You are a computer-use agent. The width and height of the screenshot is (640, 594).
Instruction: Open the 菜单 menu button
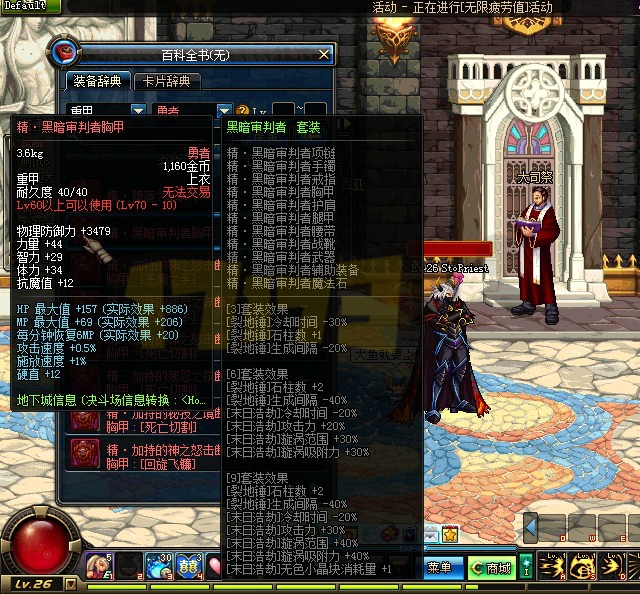coord(439,568)
